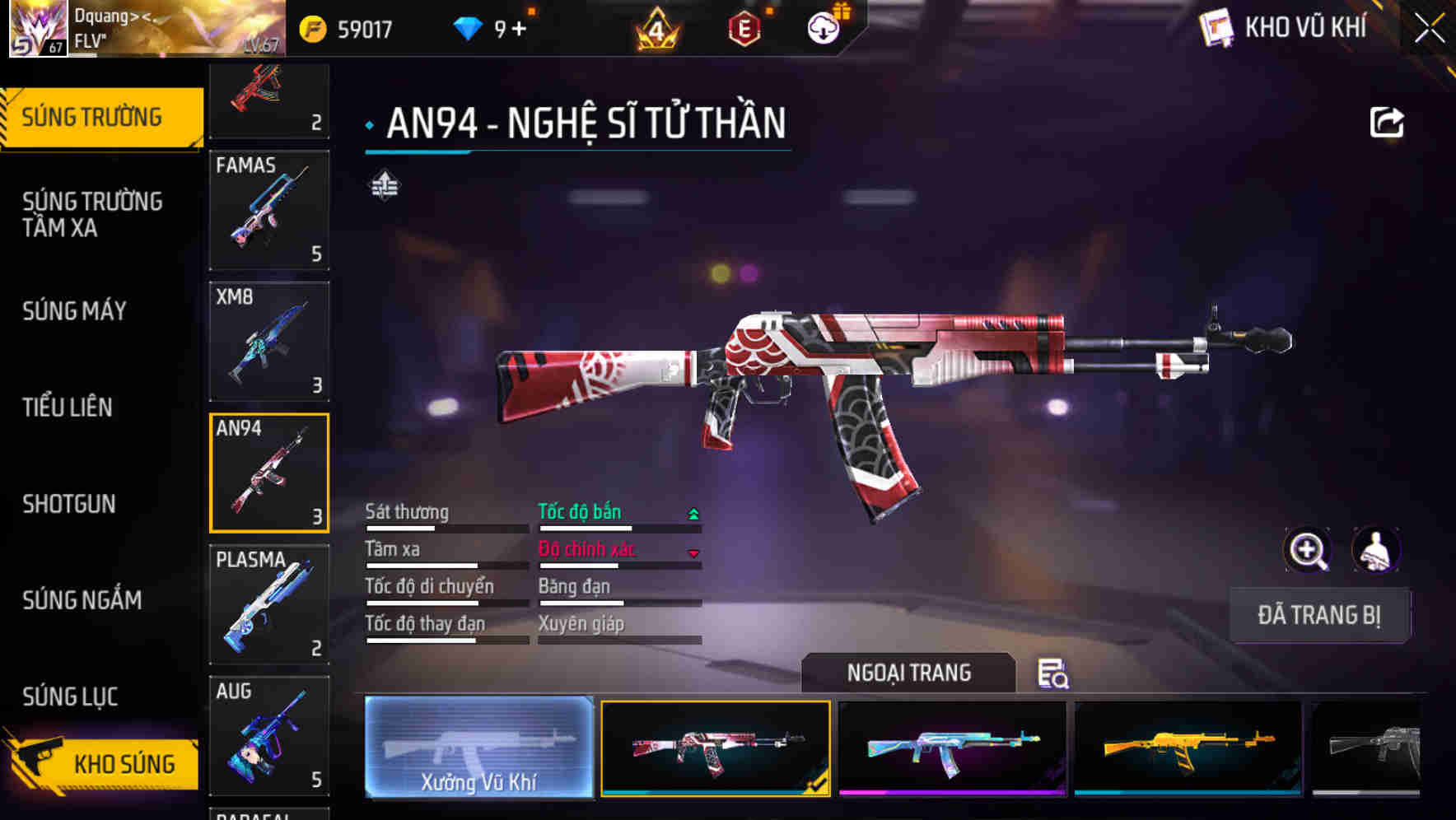Pick the AUG weapon tile
This screenshot has width=1456, height=820.
(269, 736)
